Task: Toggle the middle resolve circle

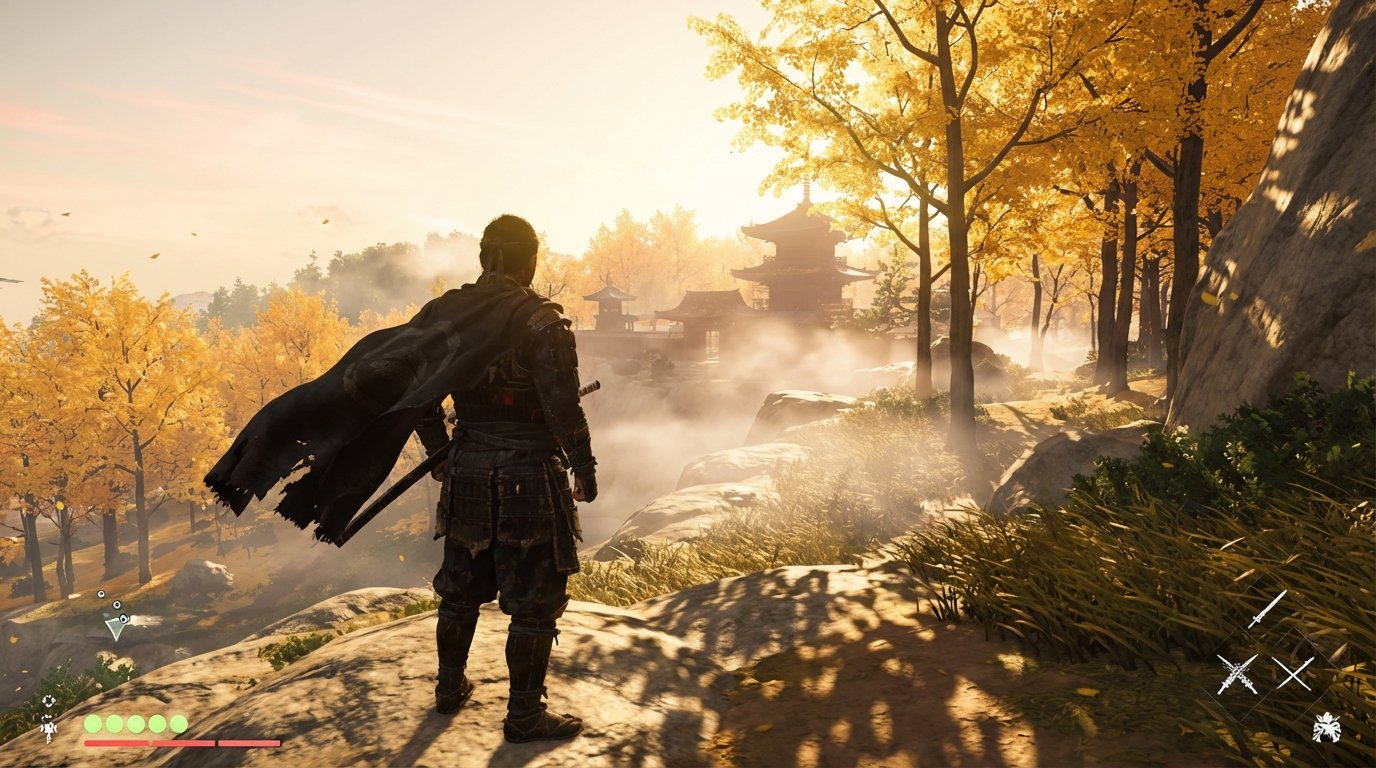Action: (x=135, y=724)
